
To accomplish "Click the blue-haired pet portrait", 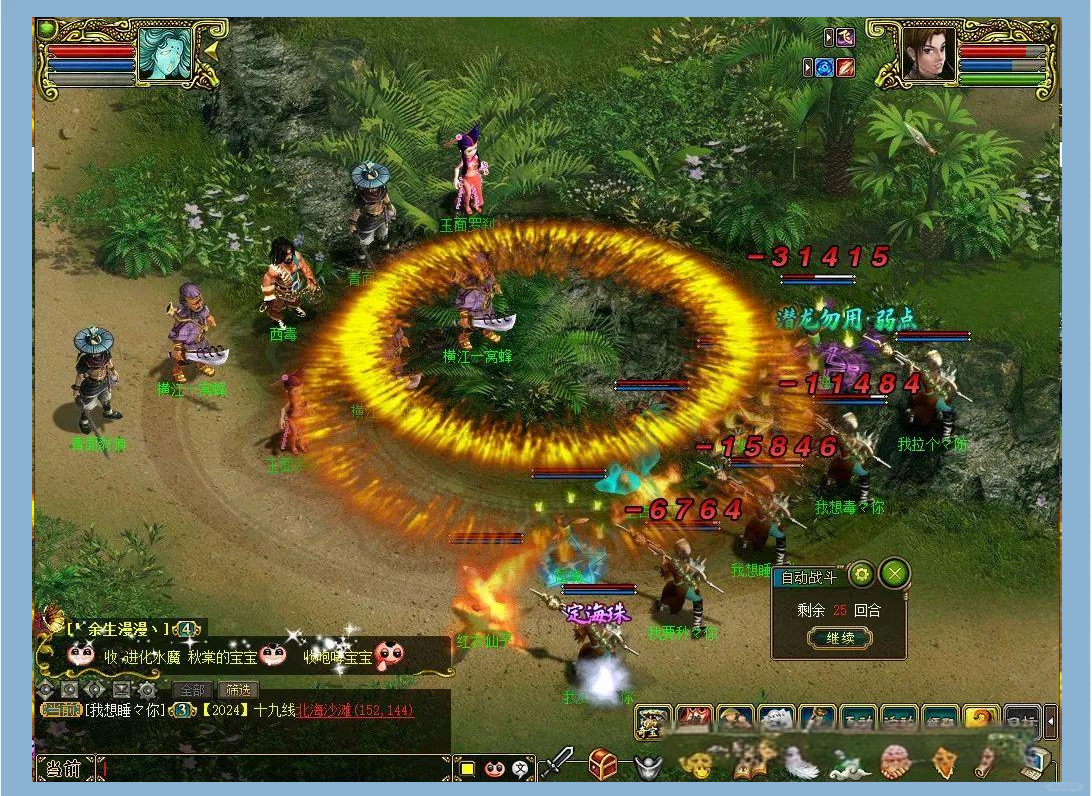I will point(164,54).
